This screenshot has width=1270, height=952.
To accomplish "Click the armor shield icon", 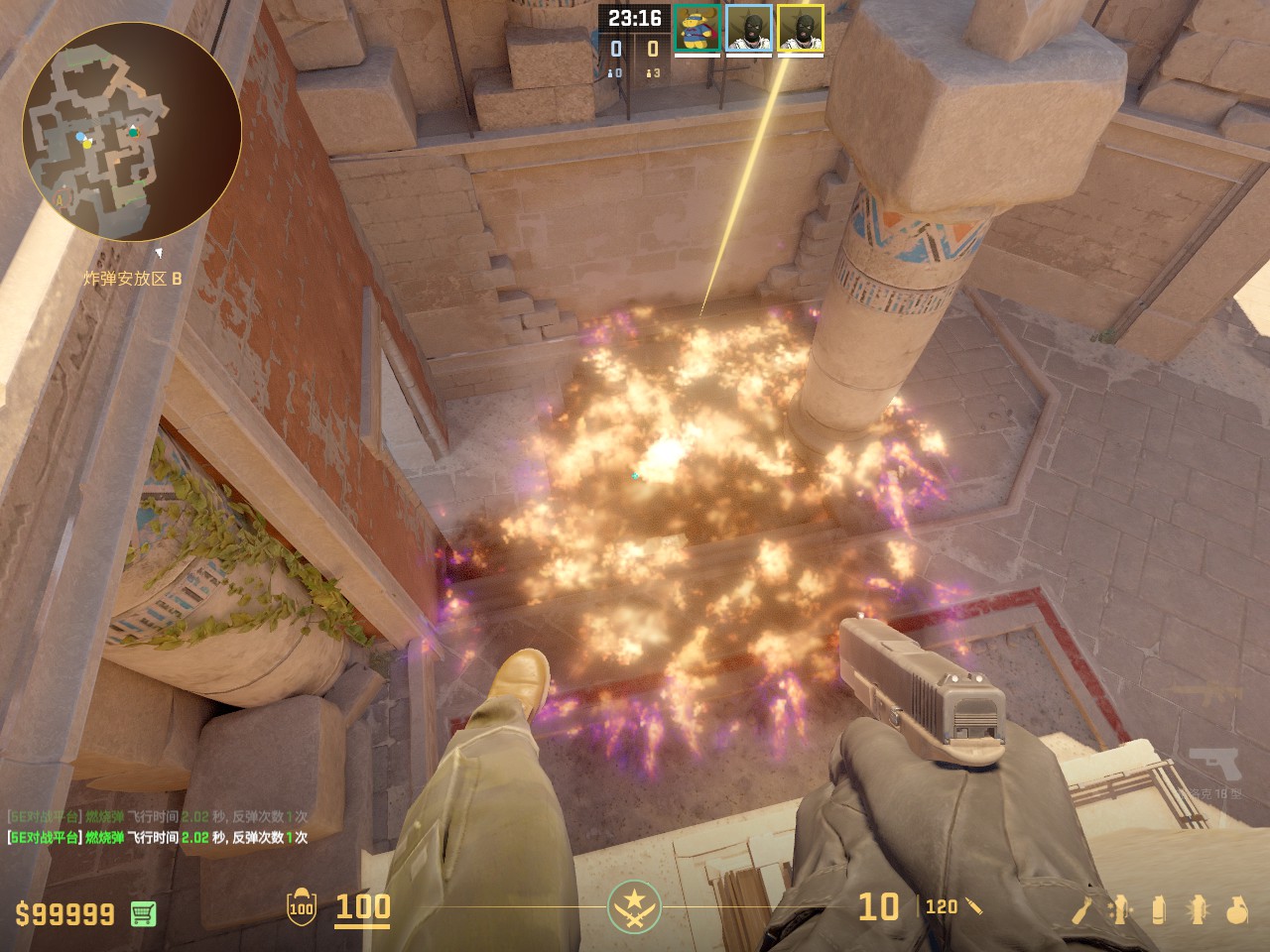I will 301,907.
